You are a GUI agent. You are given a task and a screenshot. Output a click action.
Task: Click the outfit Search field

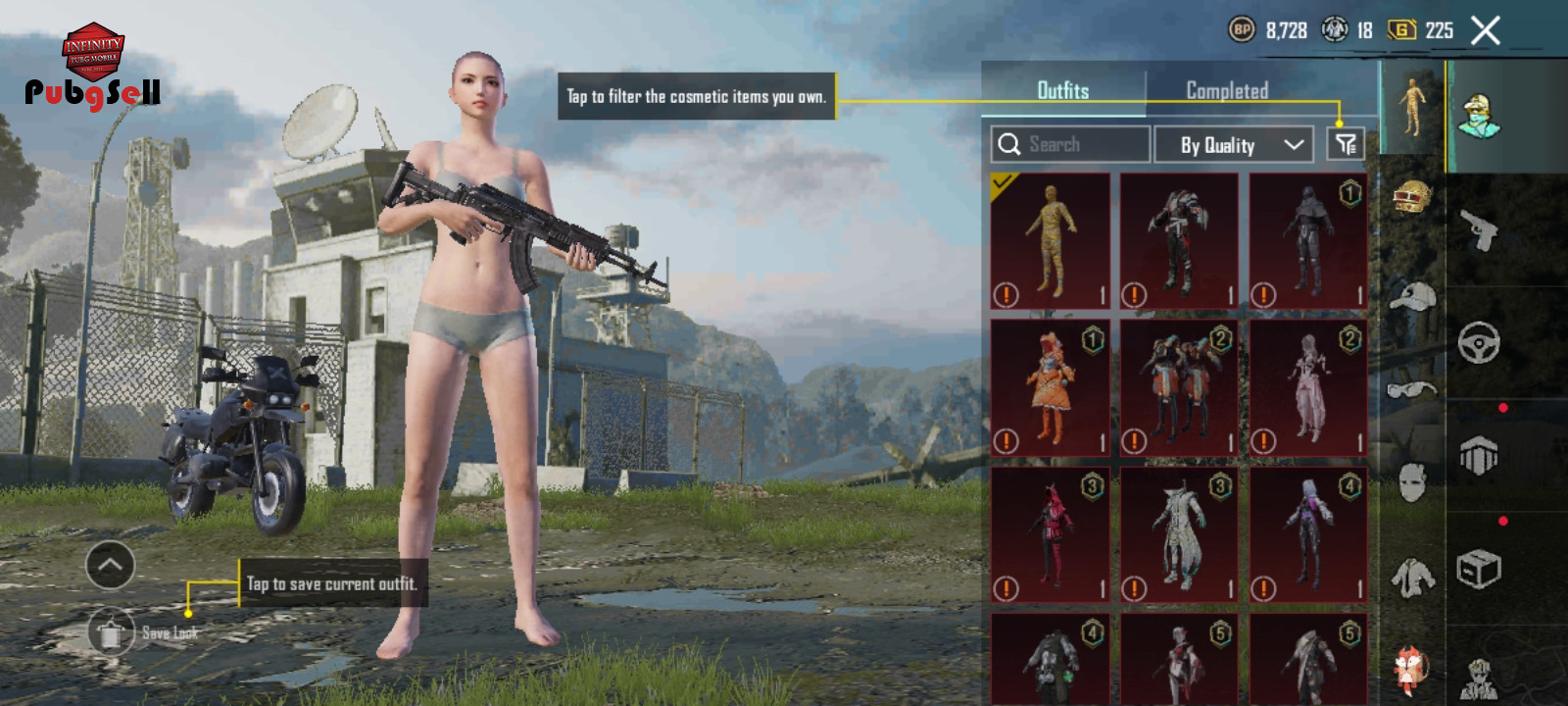pyautogui.click(x=1070, y=144)
